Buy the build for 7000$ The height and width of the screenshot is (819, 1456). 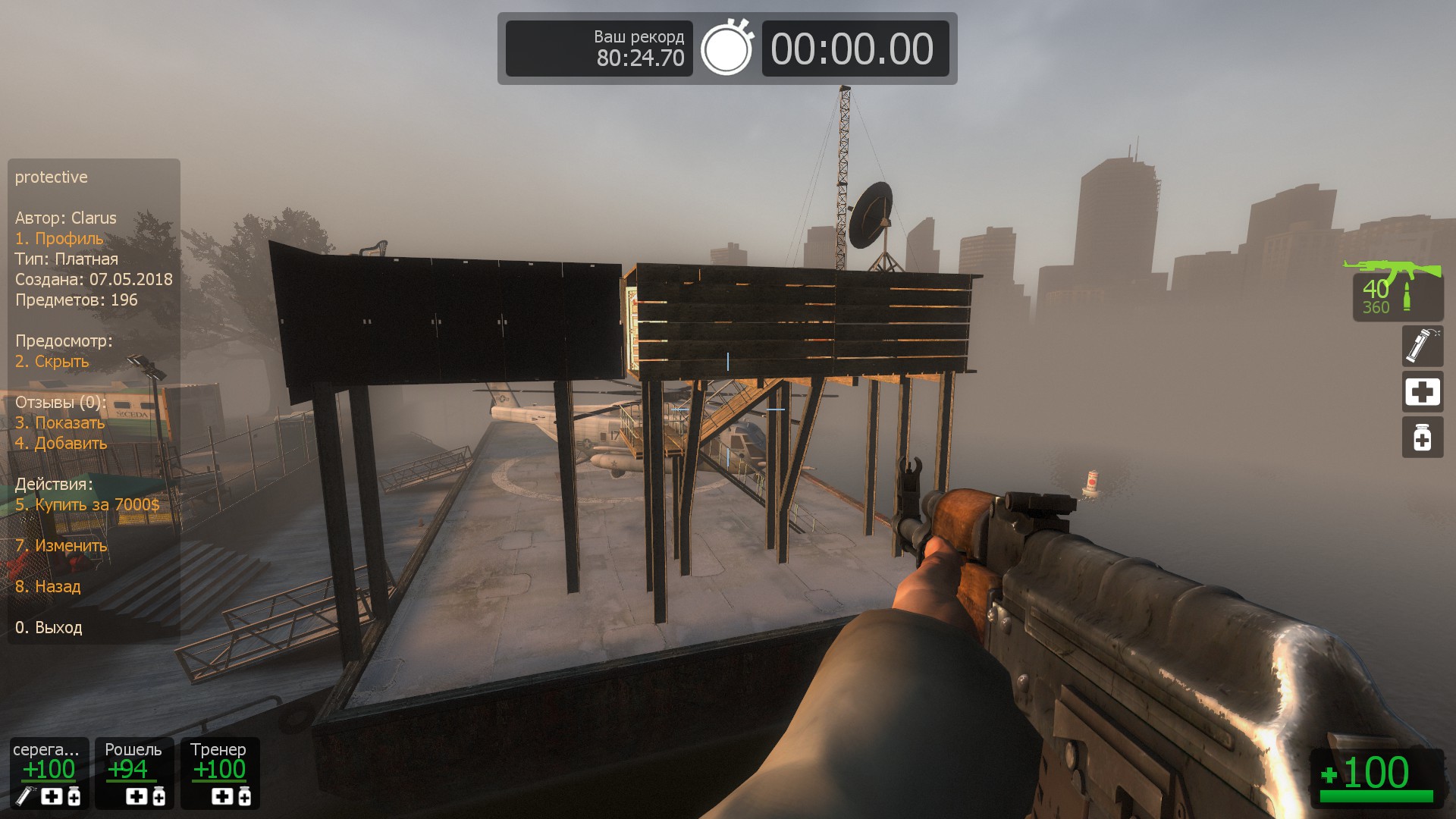pos(87,505)
